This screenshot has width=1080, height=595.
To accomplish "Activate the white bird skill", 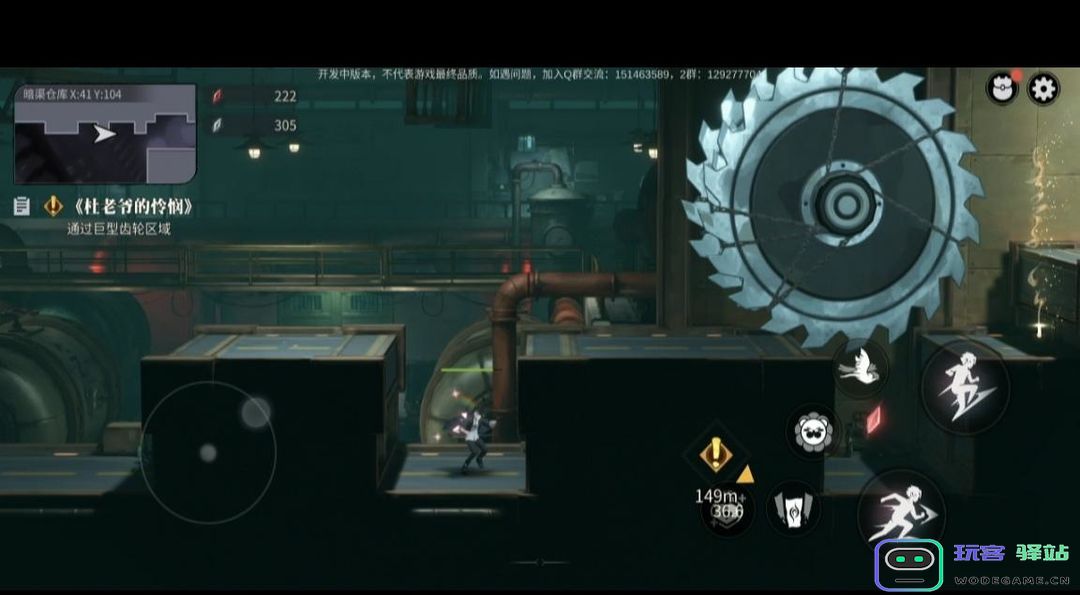I will click(x=860, y=369).
